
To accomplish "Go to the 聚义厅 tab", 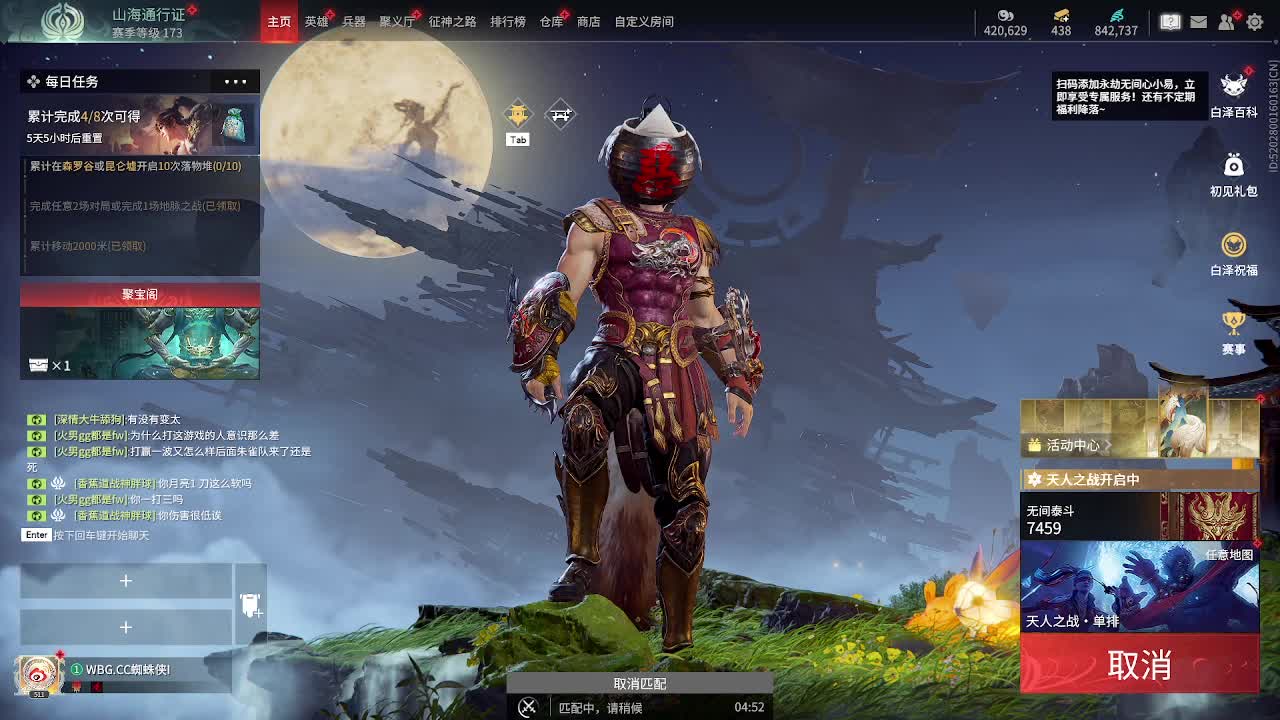I will point(397,21).
